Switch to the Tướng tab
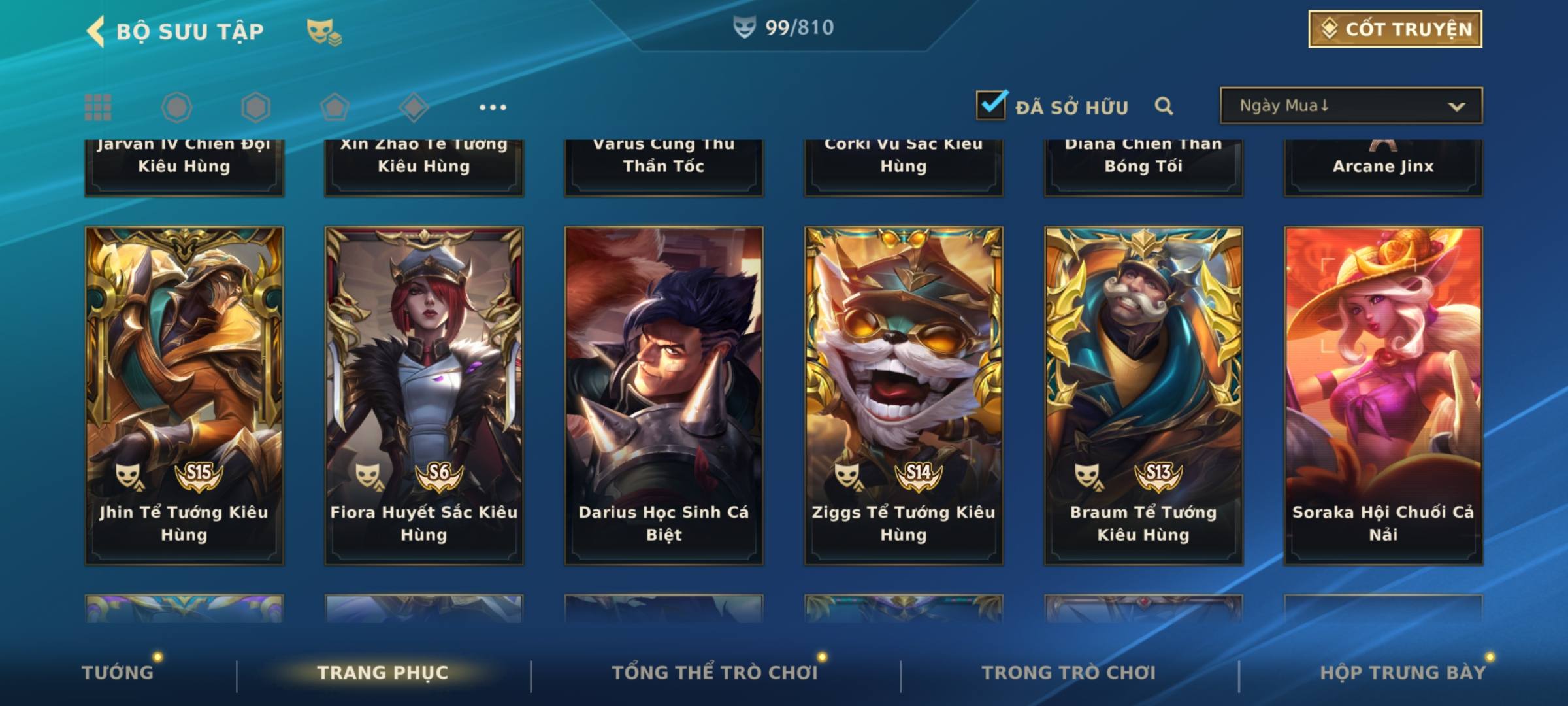This screenshot has height=706, width=1568. (x=118, y=673)
